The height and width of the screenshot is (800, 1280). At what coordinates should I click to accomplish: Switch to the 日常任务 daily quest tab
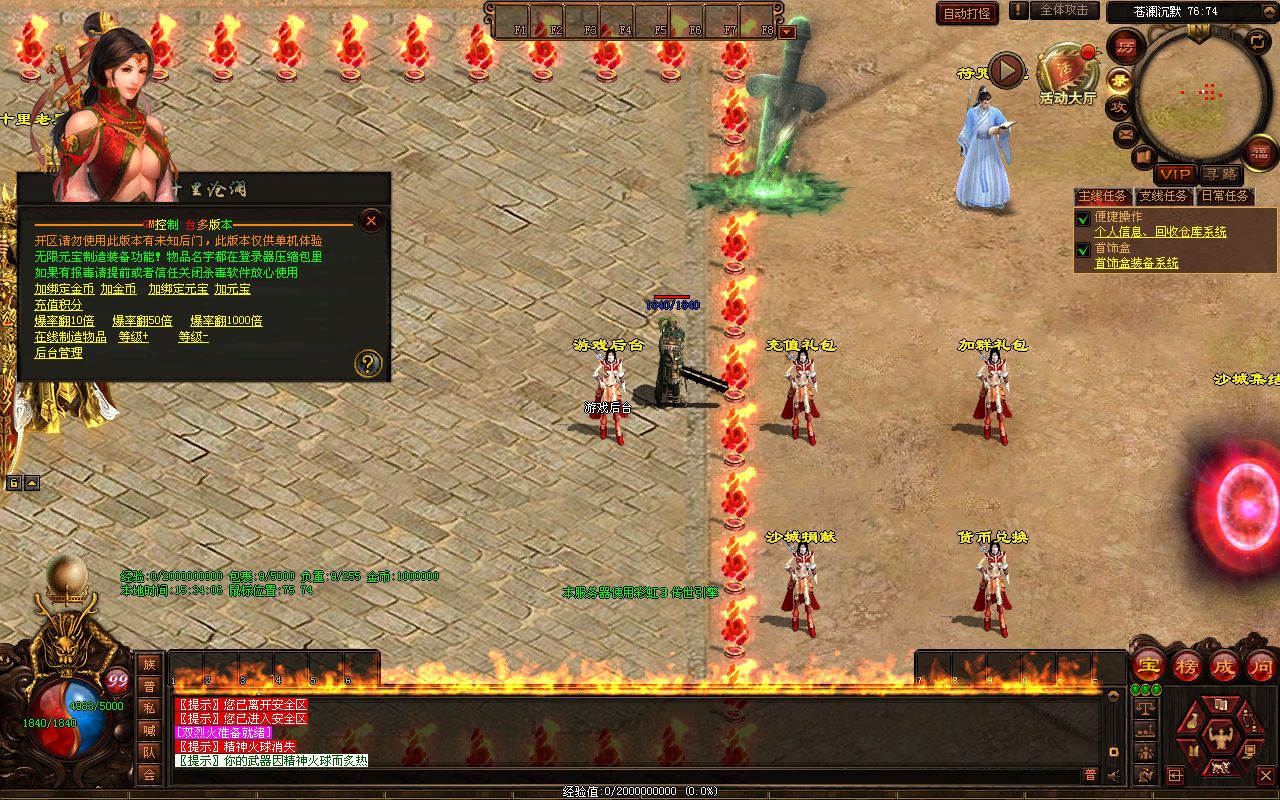click(1225, 196)
